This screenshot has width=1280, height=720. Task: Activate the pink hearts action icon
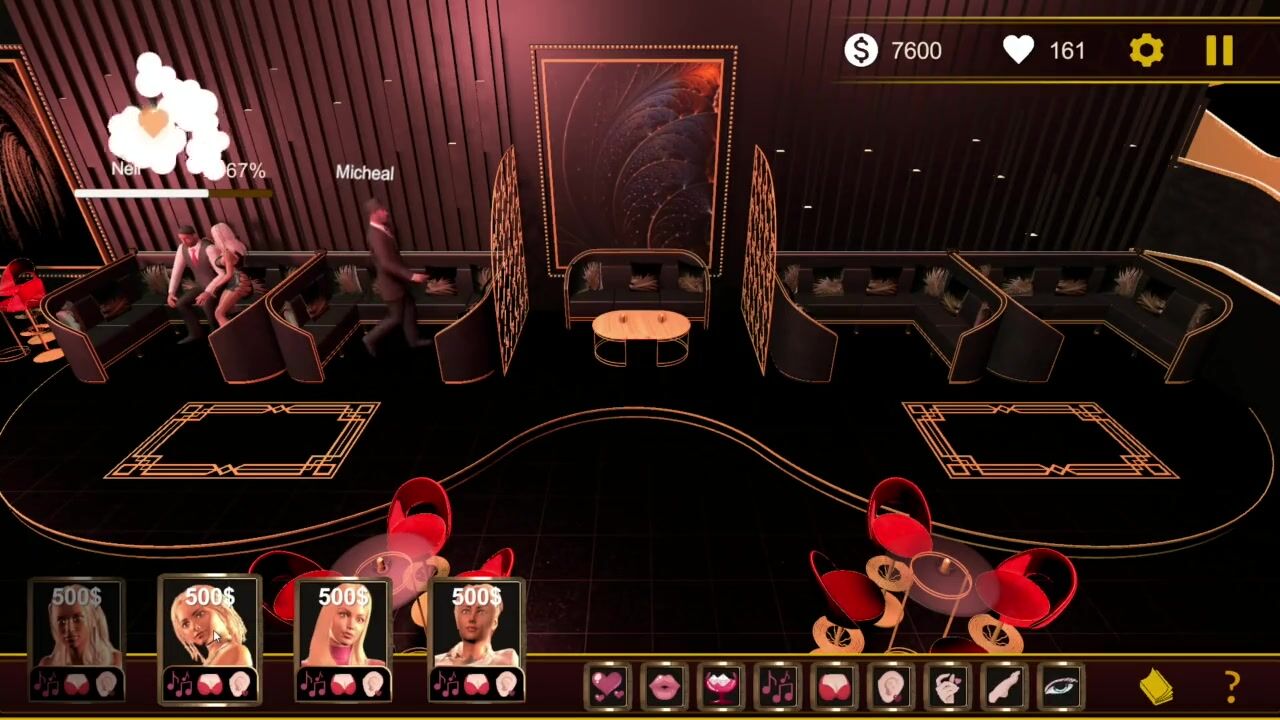tap(607, 686)
